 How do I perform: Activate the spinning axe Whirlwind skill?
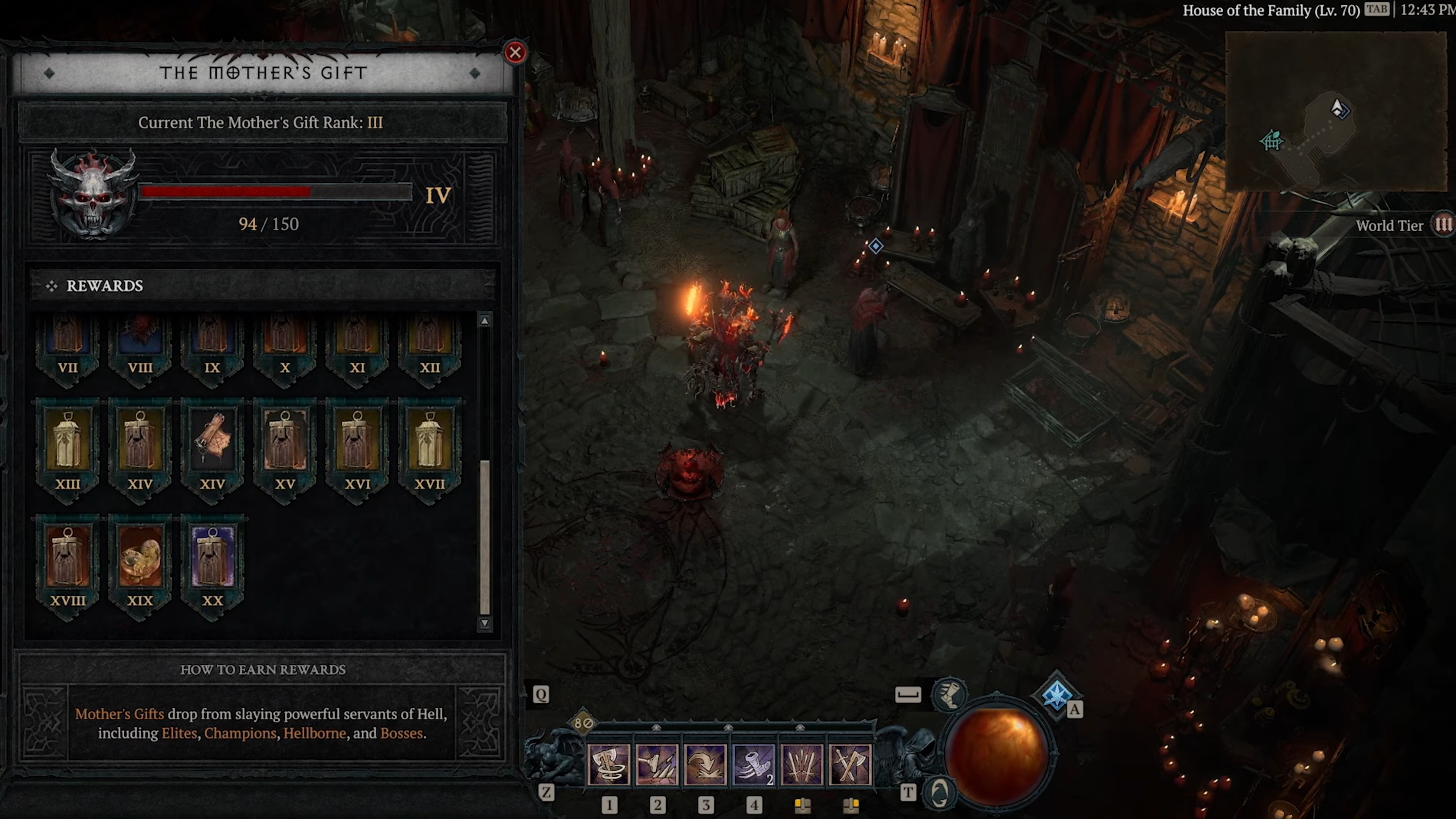coord(609,765)
